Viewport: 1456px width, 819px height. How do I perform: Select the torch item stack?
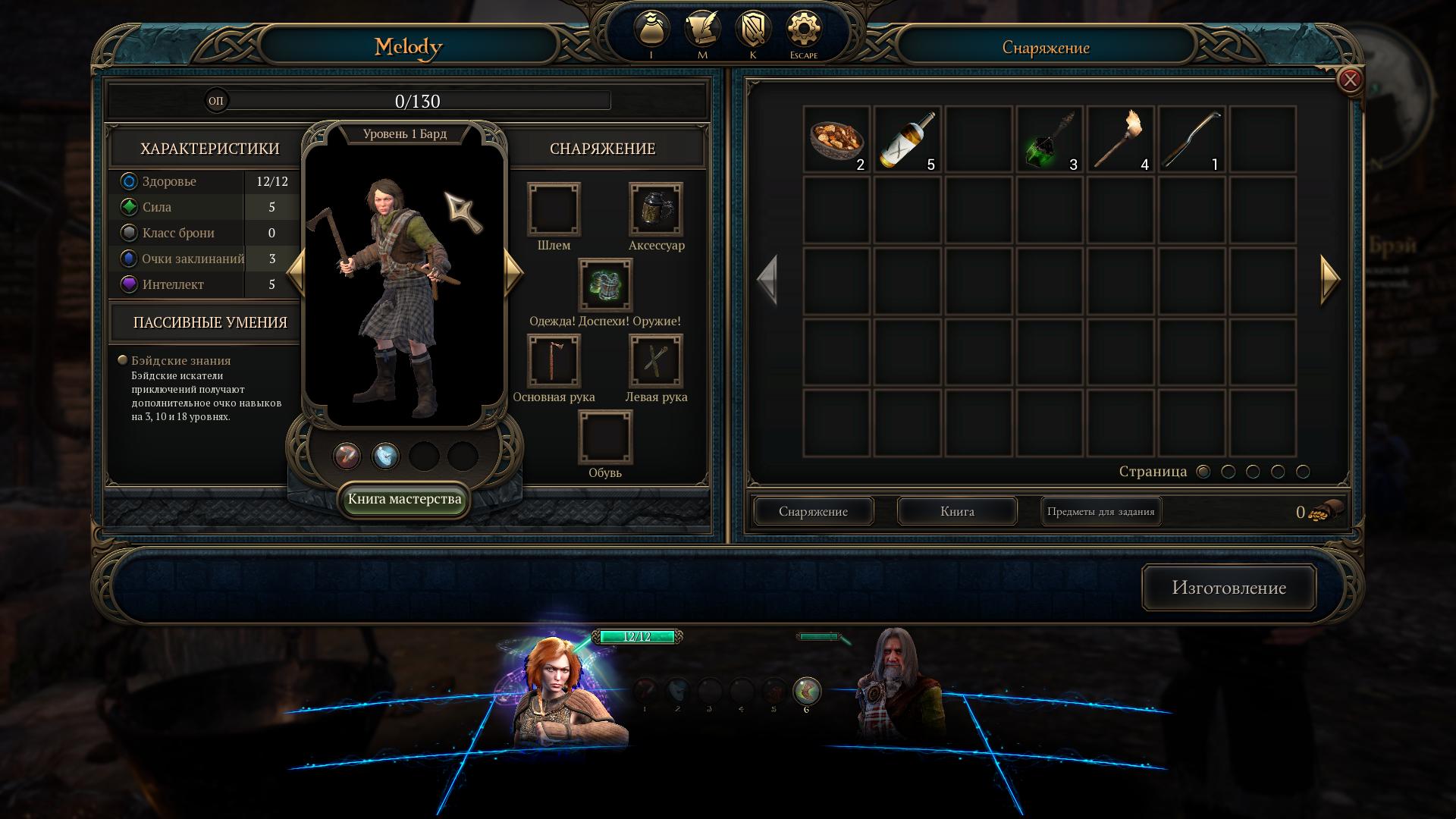pyautogui.click(x=1121, y=140)
